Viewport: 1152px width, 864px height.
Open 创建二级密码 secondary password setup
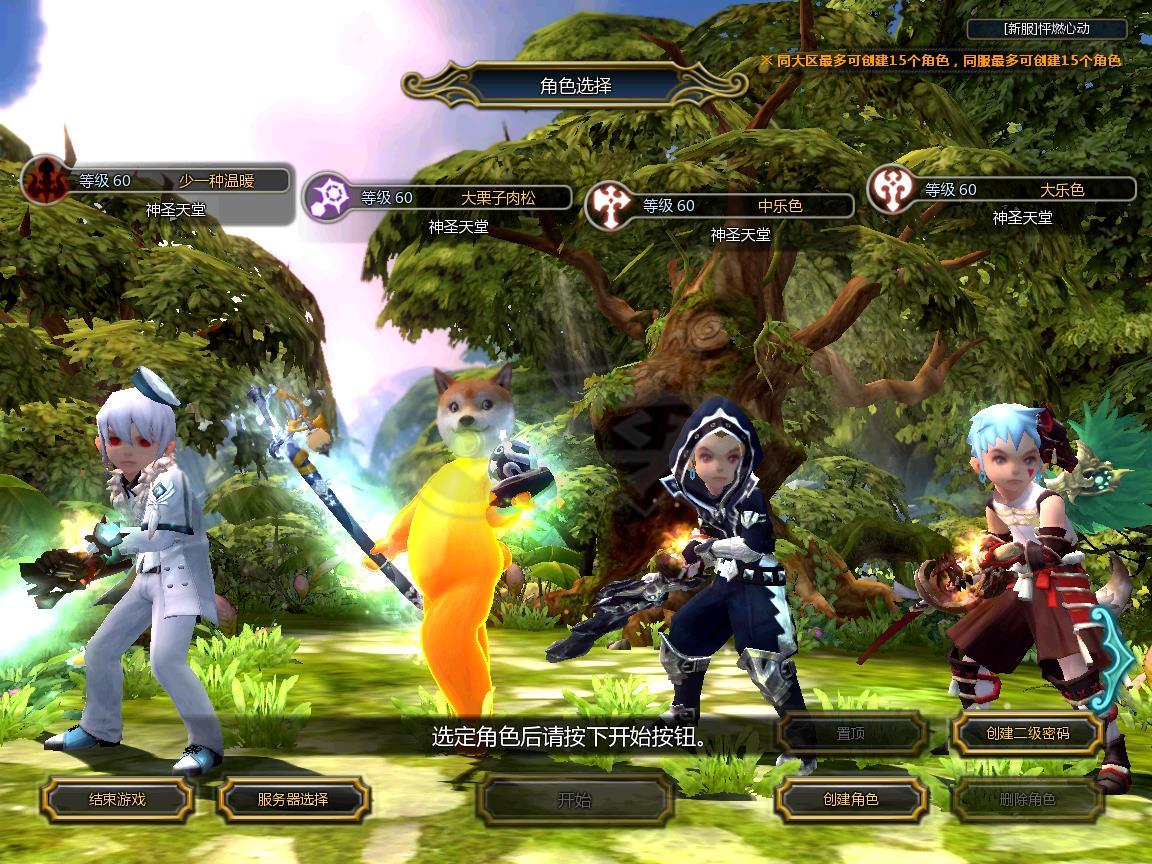pos(1027,733)
